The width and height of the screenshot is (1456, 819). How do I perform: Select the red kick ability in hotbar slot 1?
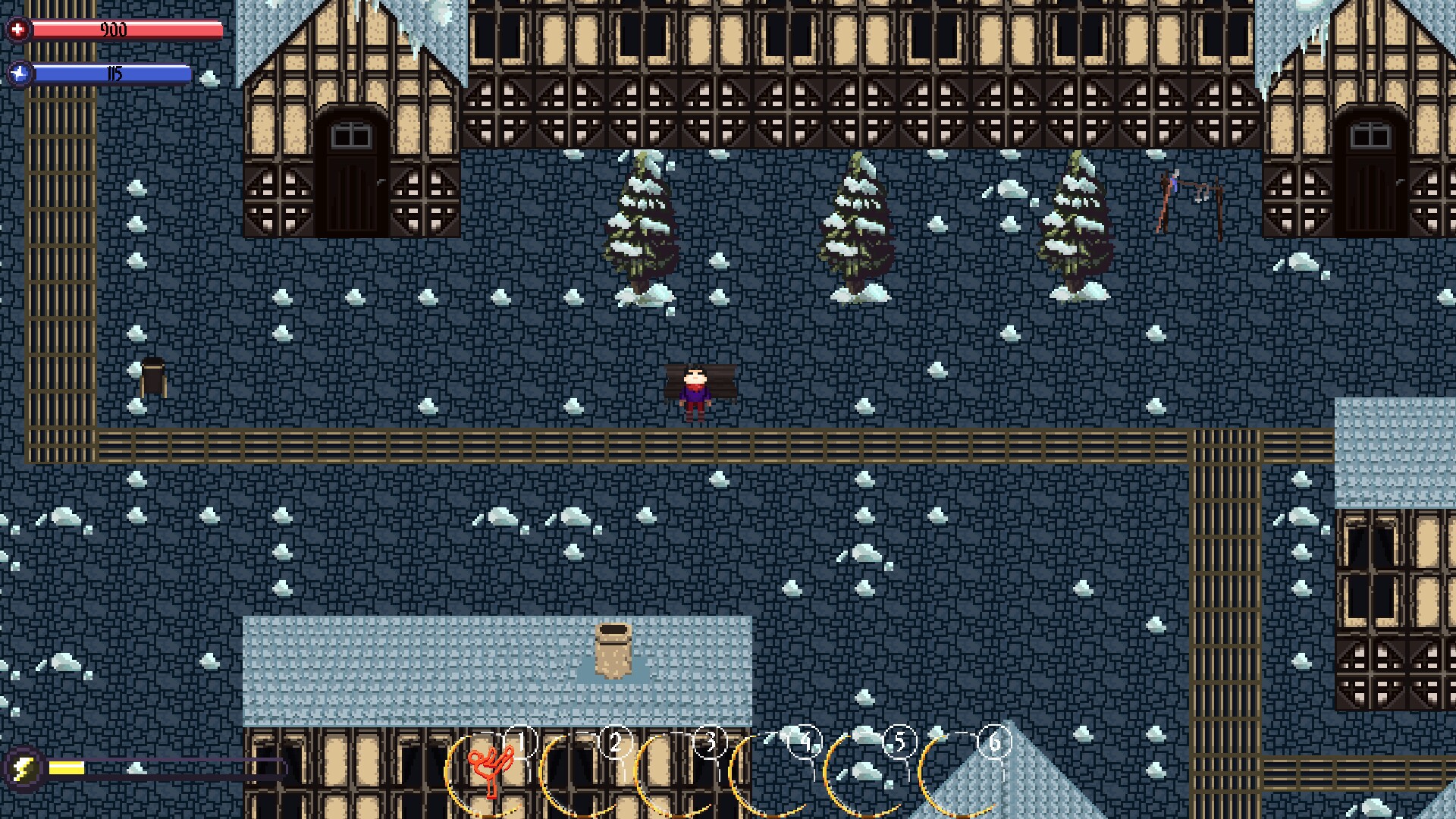[491, 781]
